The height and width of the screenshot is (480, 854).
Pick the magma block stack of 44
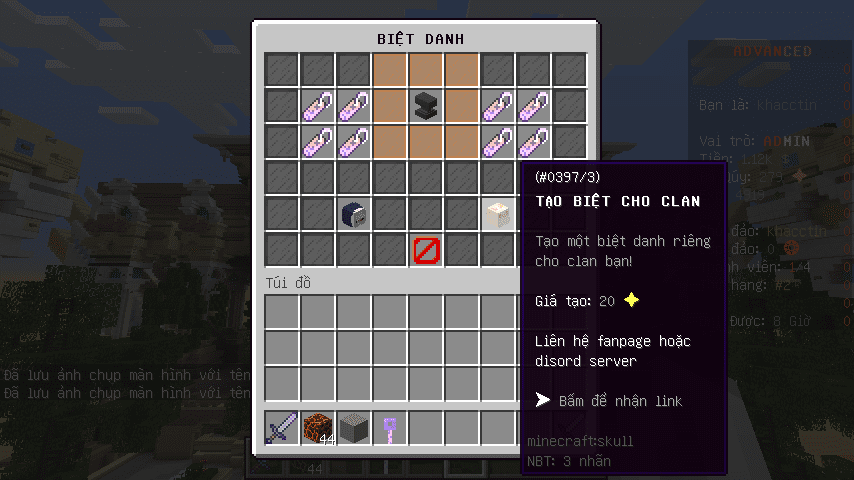coord(319,428)
